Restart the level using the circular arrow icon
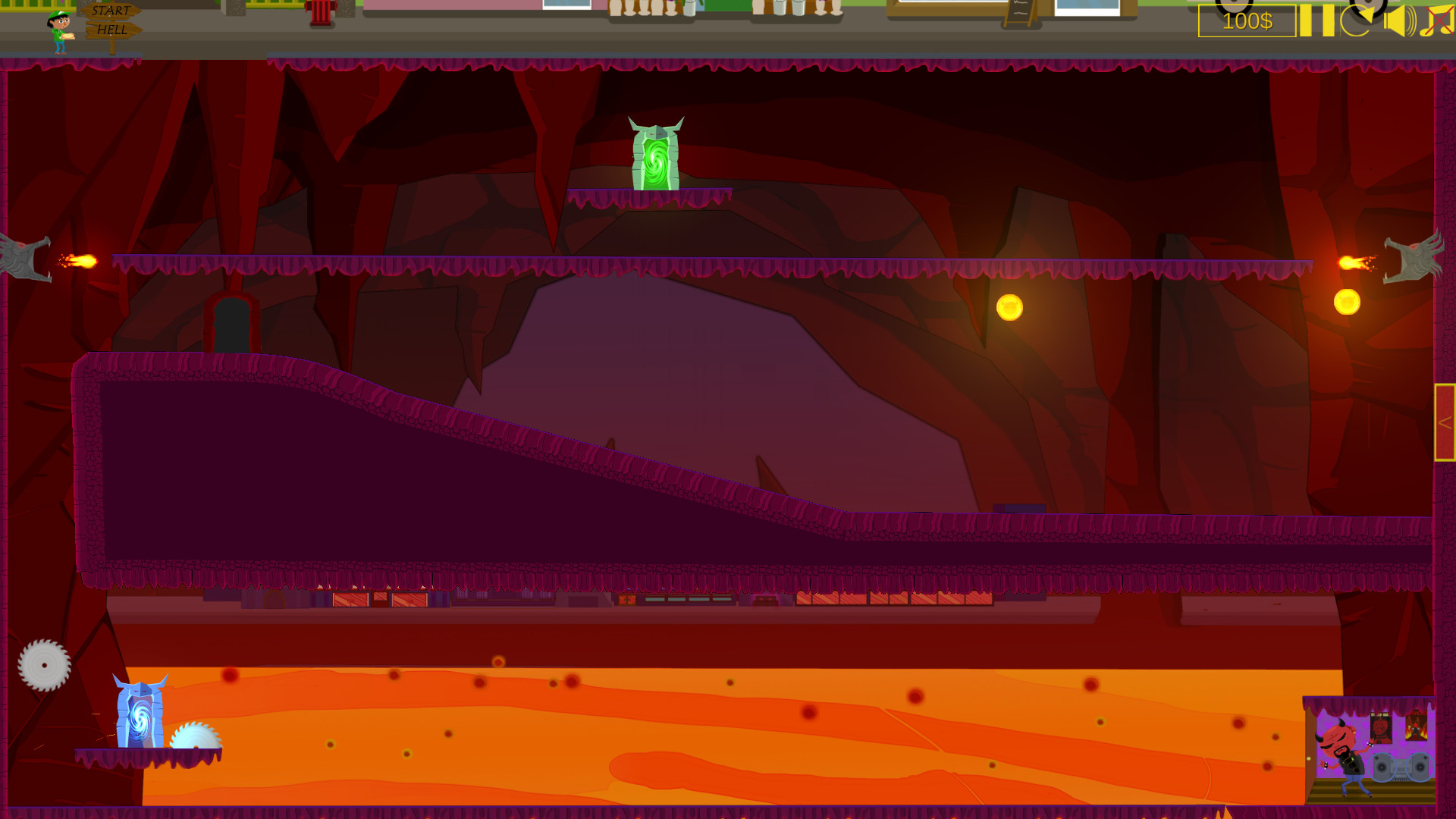 click(1358, 20)
